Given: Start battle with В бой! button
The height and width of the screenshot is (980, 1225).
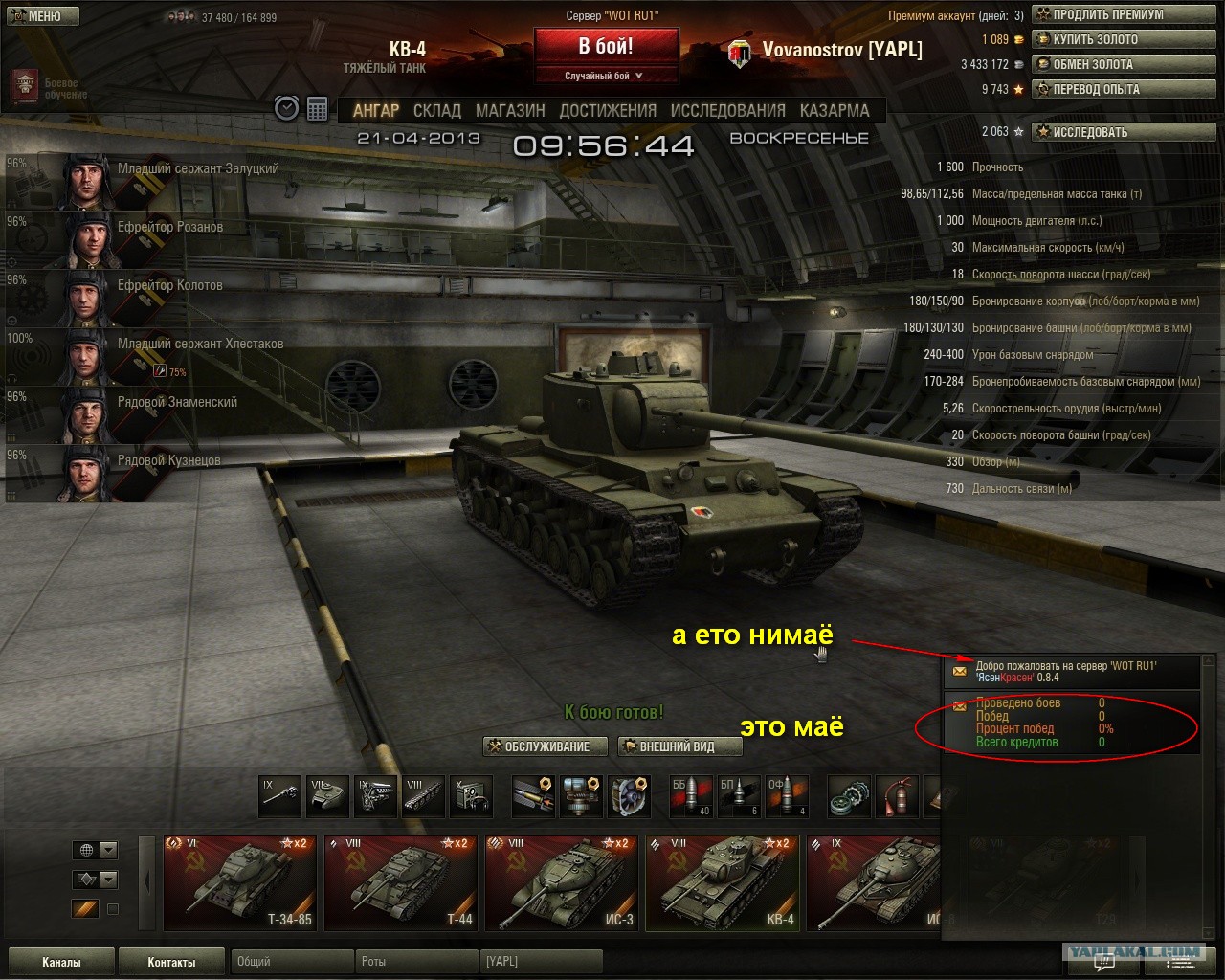Looking at the screenshot, I should tap(606, 47).
